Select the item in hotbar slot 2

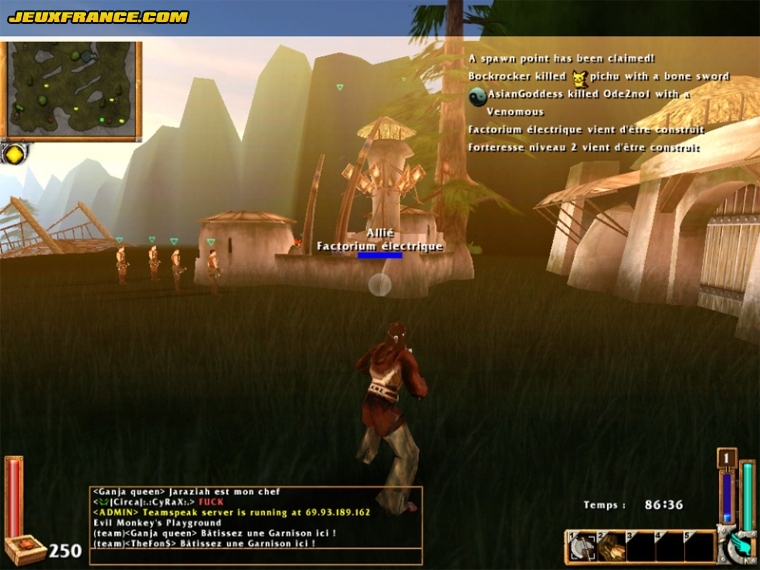tap(611, 546)
